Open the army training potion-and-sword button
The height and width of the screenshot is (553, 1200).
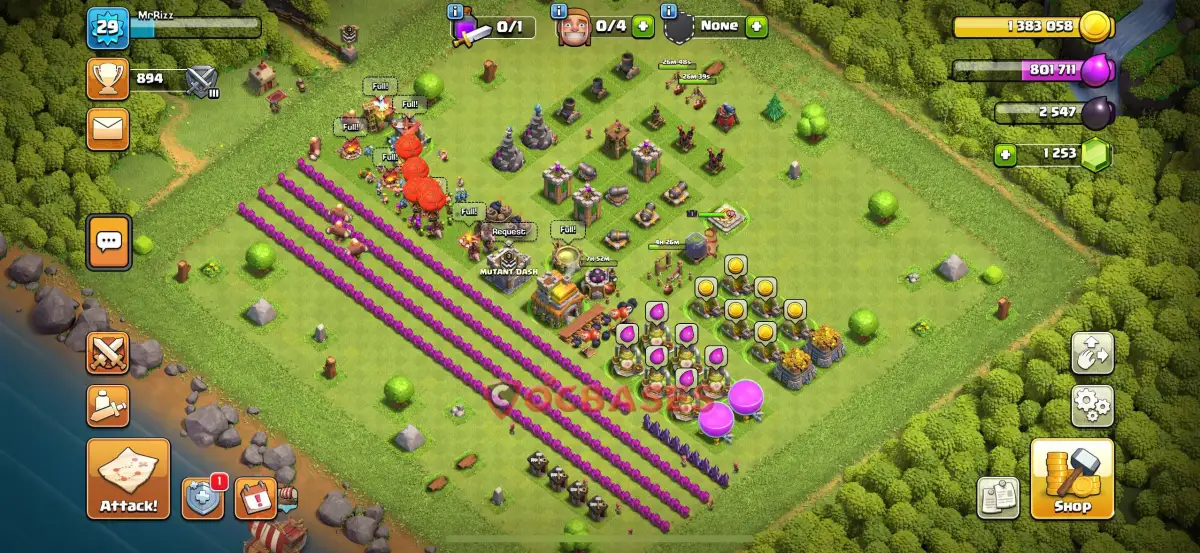tap(108, 404)
